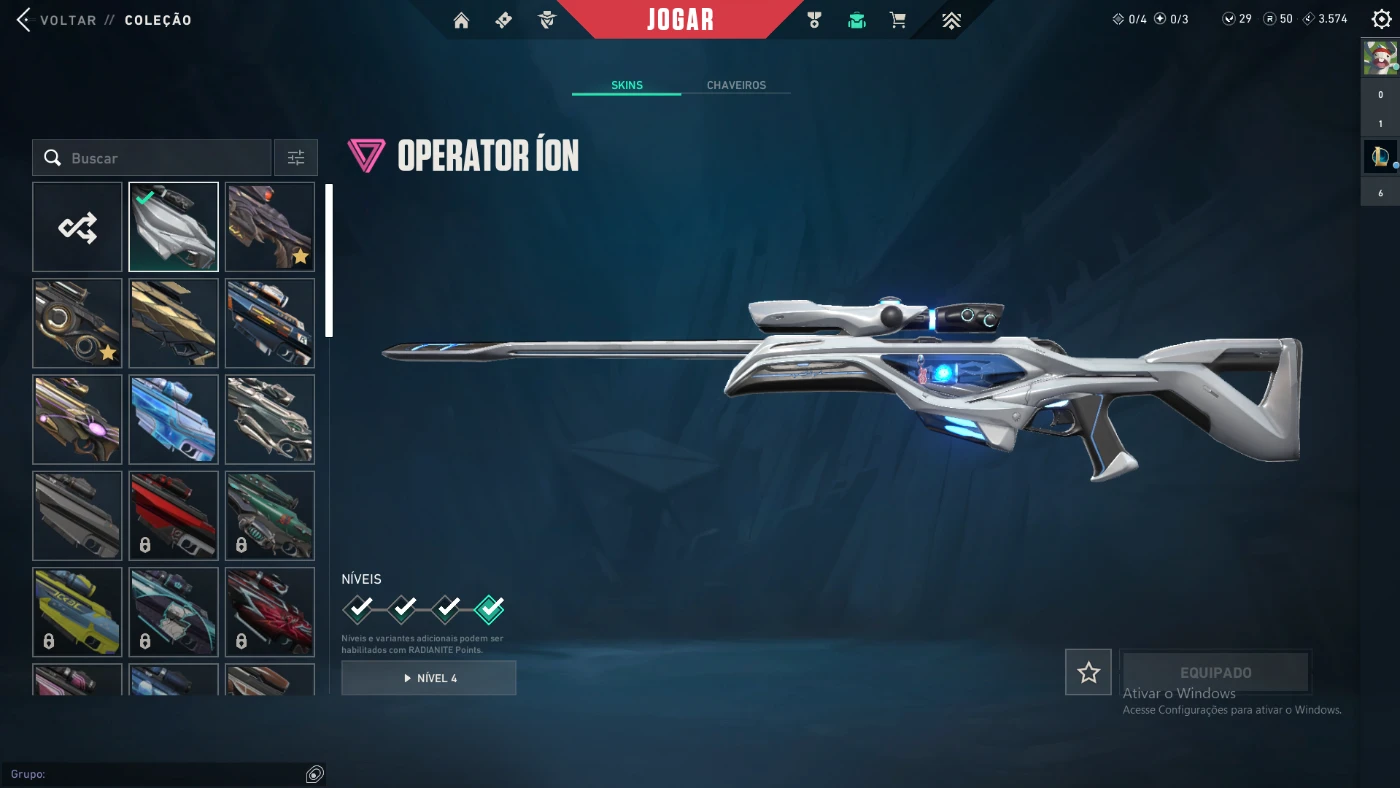Start matchmaking with the JOGAR button

tap(680, 20)
